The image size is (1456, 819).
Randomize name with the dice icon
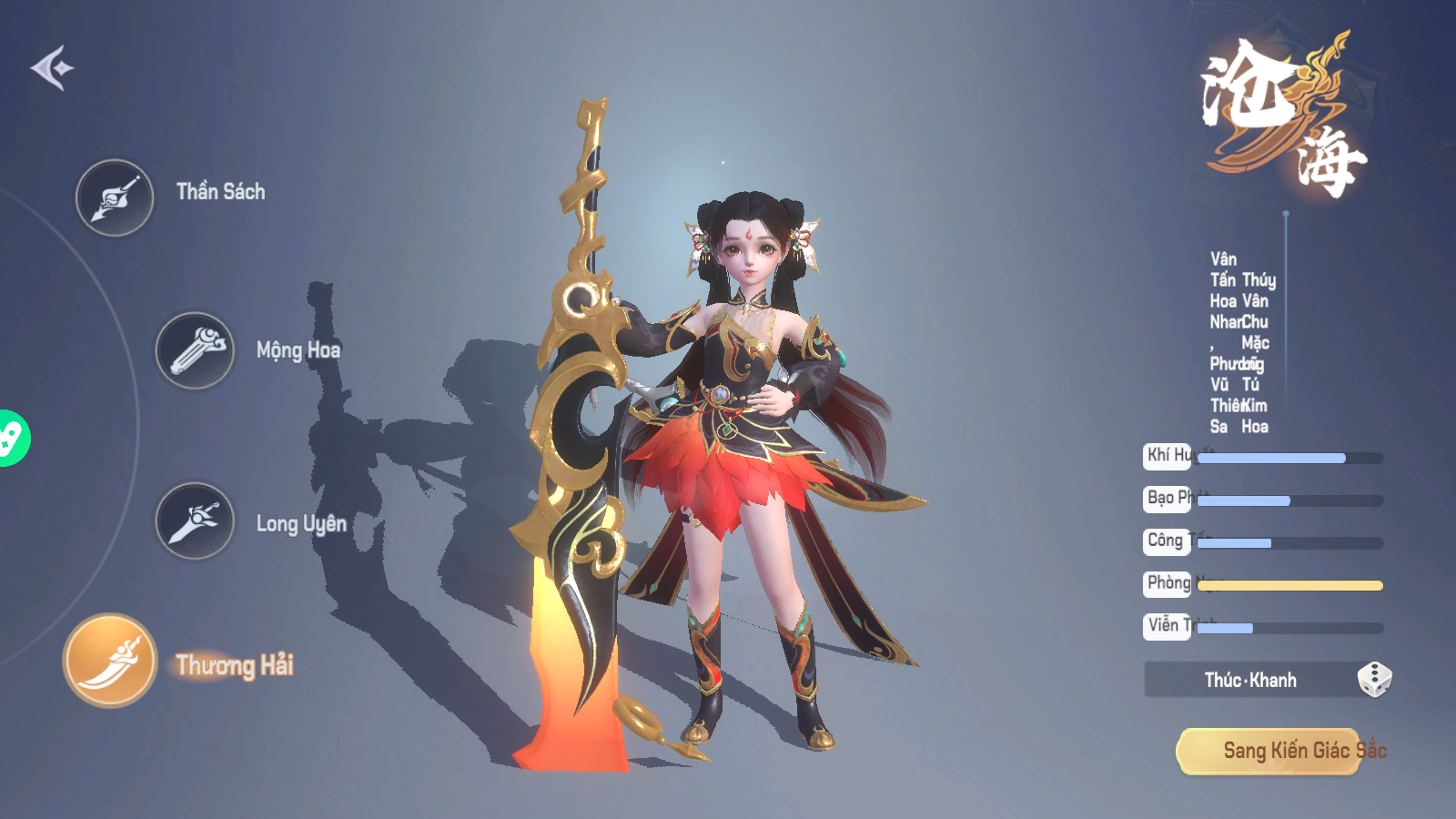click(x=1374, y=680)
